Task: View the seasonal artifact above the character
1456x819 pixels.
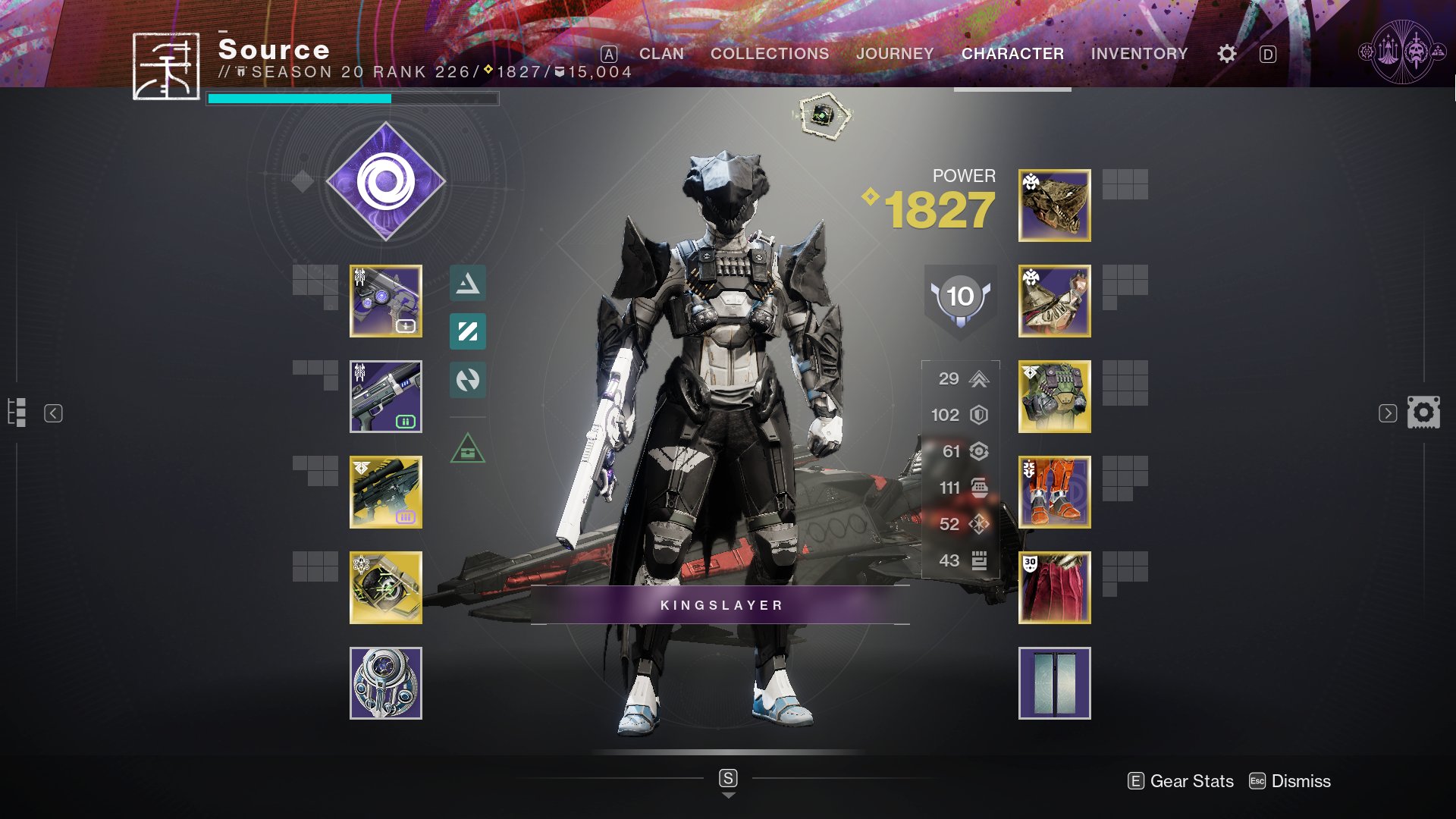Action: click(x=823, y=115)
